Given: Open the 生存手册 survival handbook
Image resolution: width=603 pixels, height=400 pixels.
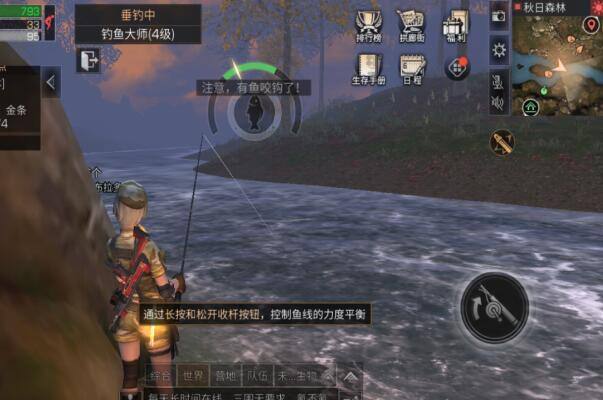Looking at the screenshot, I should pos(369,68).
